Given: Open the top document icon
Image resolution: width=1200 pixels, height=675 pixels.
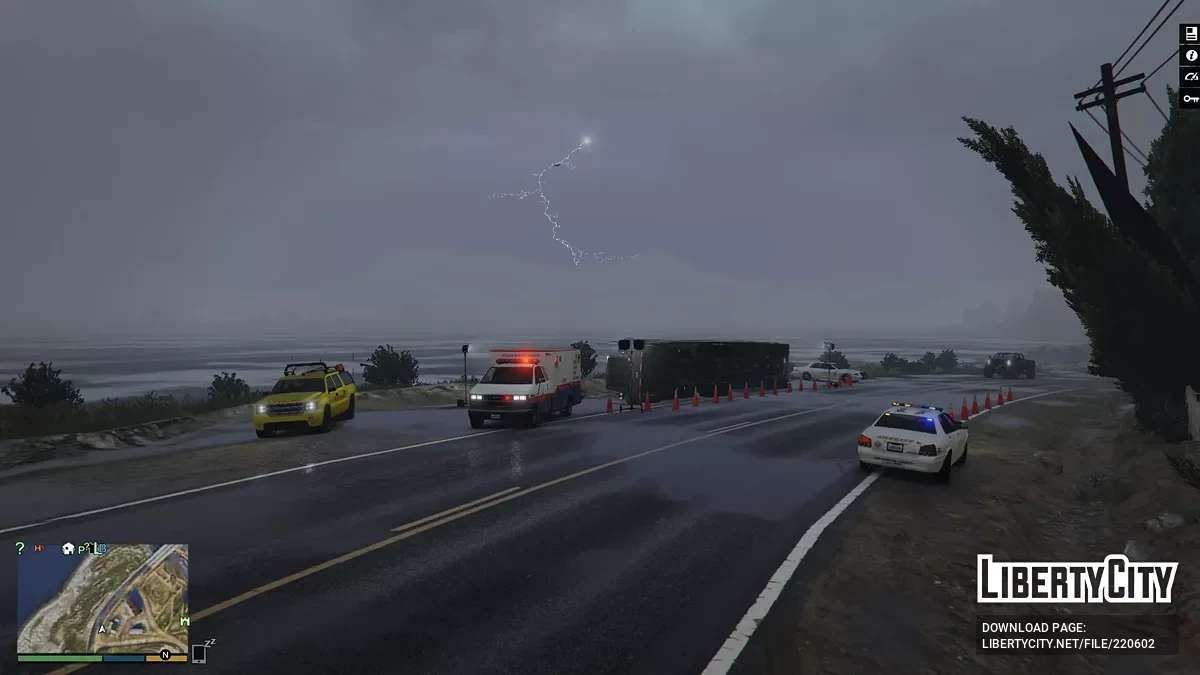Looking at the screenshot, I should (x=1190, y=34).
